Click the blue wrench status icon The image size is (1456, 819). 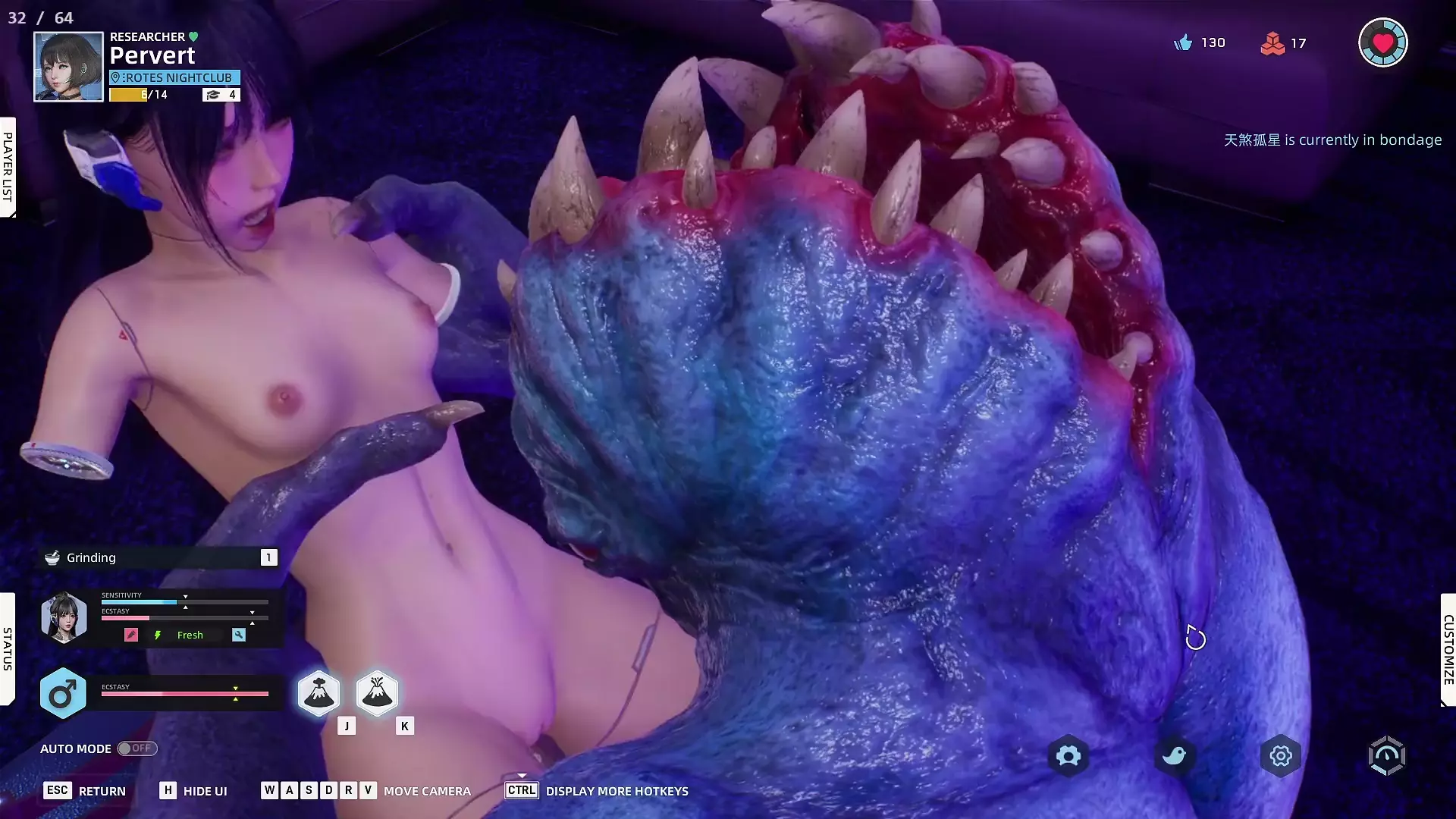click(239, 635)
